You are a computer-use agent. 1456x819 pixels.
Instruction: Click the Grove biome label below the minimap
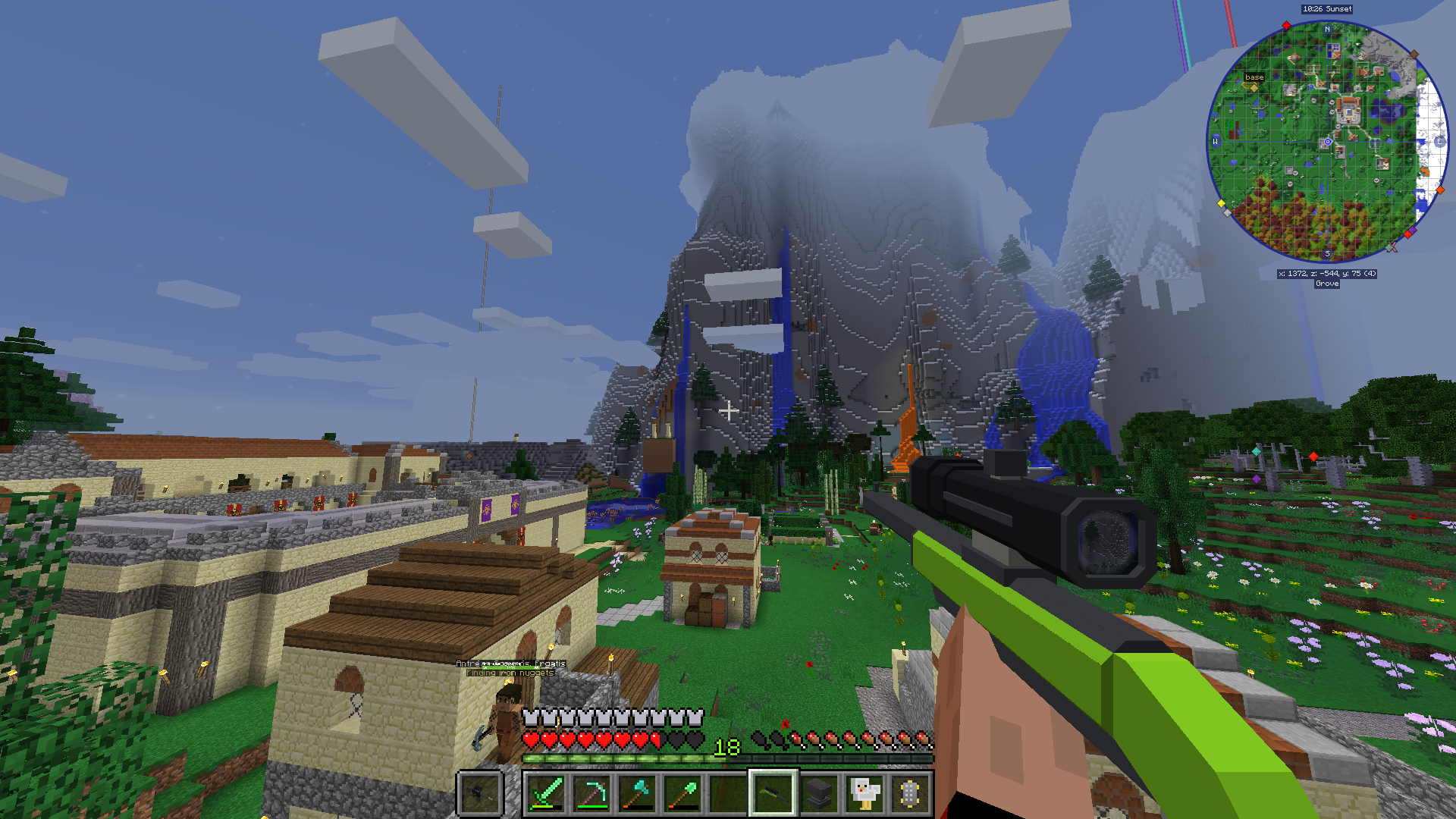1328,284
